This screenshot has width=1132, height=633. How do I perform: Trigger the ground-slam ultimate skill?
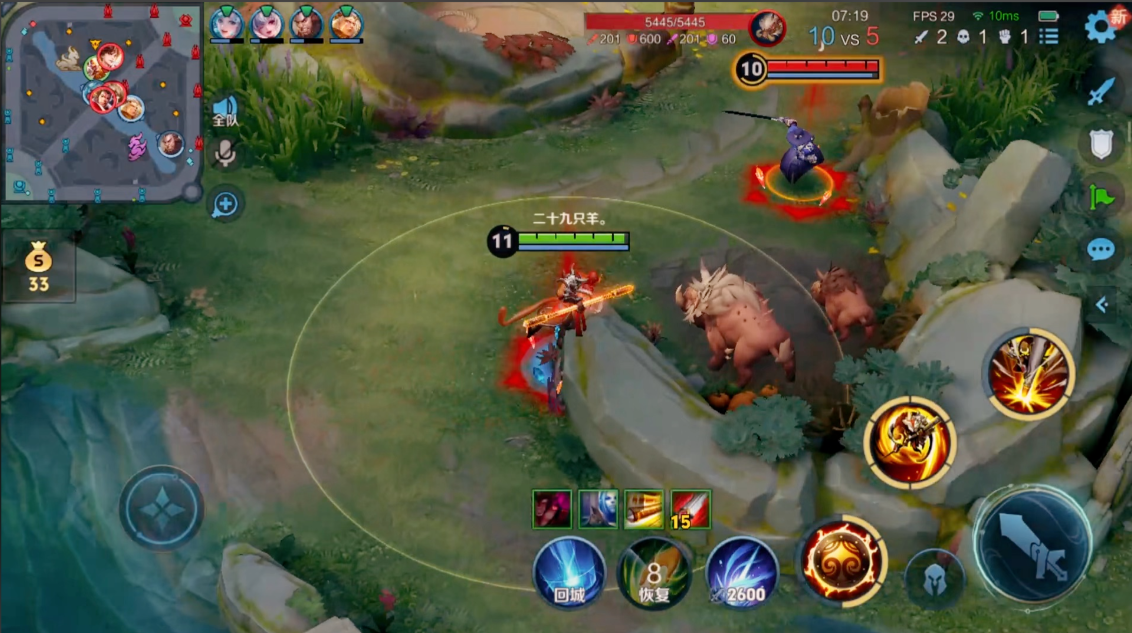[x=1029, y=373]
